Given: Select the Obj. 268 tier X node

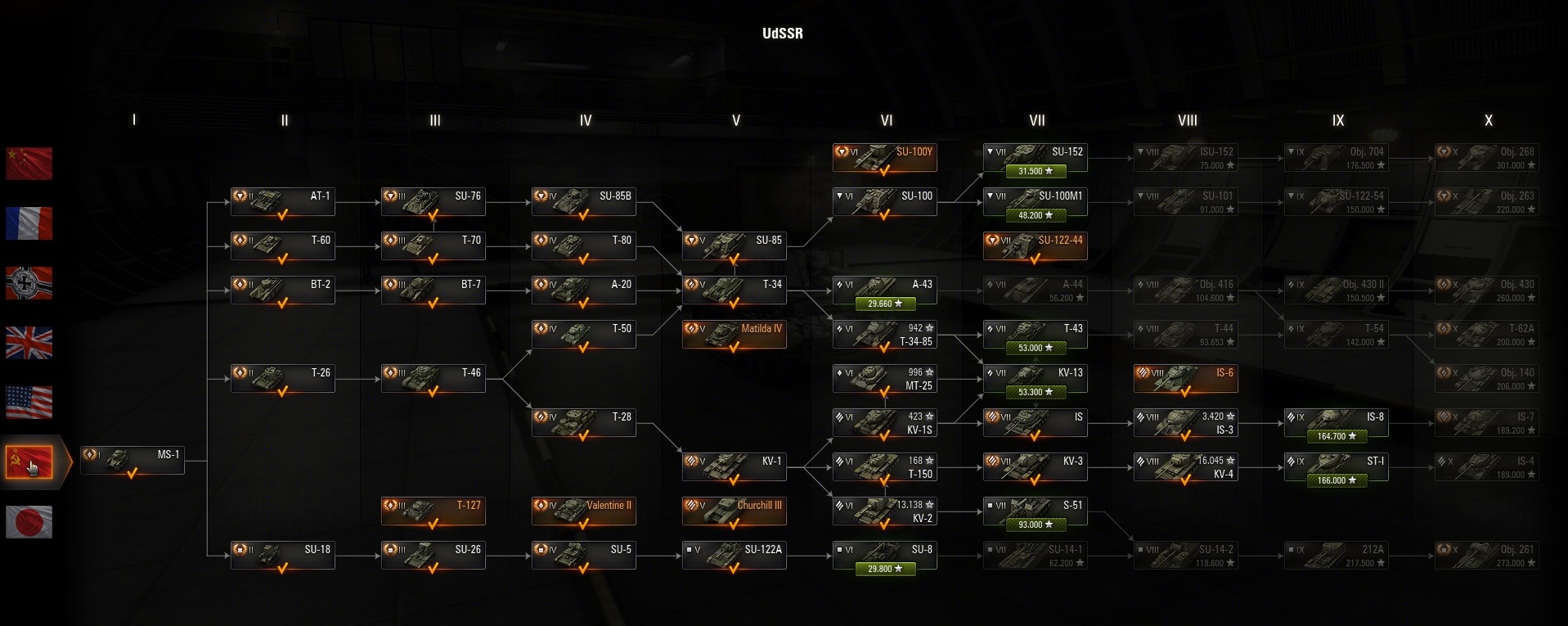Looking at the screenshot, I should [1486, 157].
